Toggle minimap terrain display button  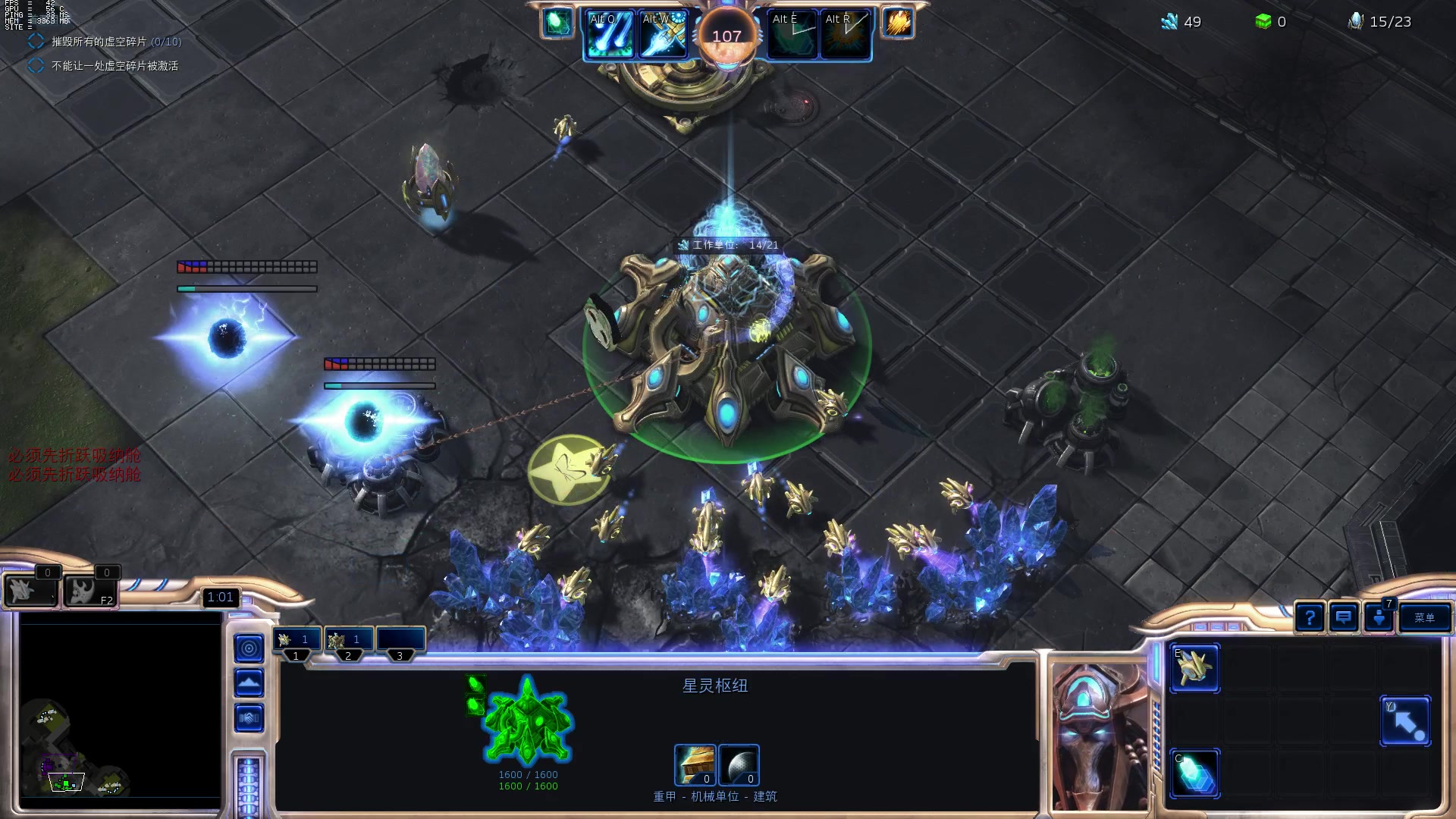(x=249, y=683)
